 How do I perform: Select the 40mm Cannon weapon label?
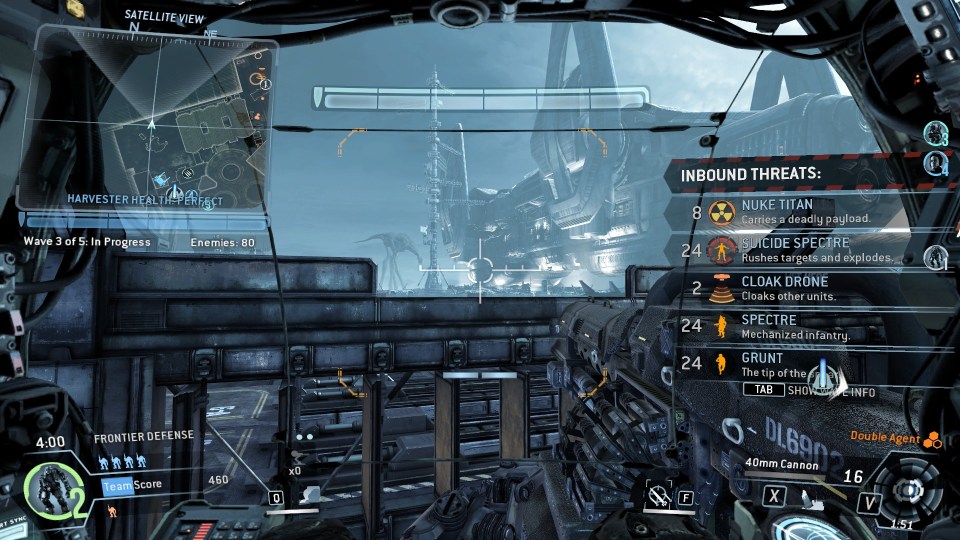pos(782,464)
